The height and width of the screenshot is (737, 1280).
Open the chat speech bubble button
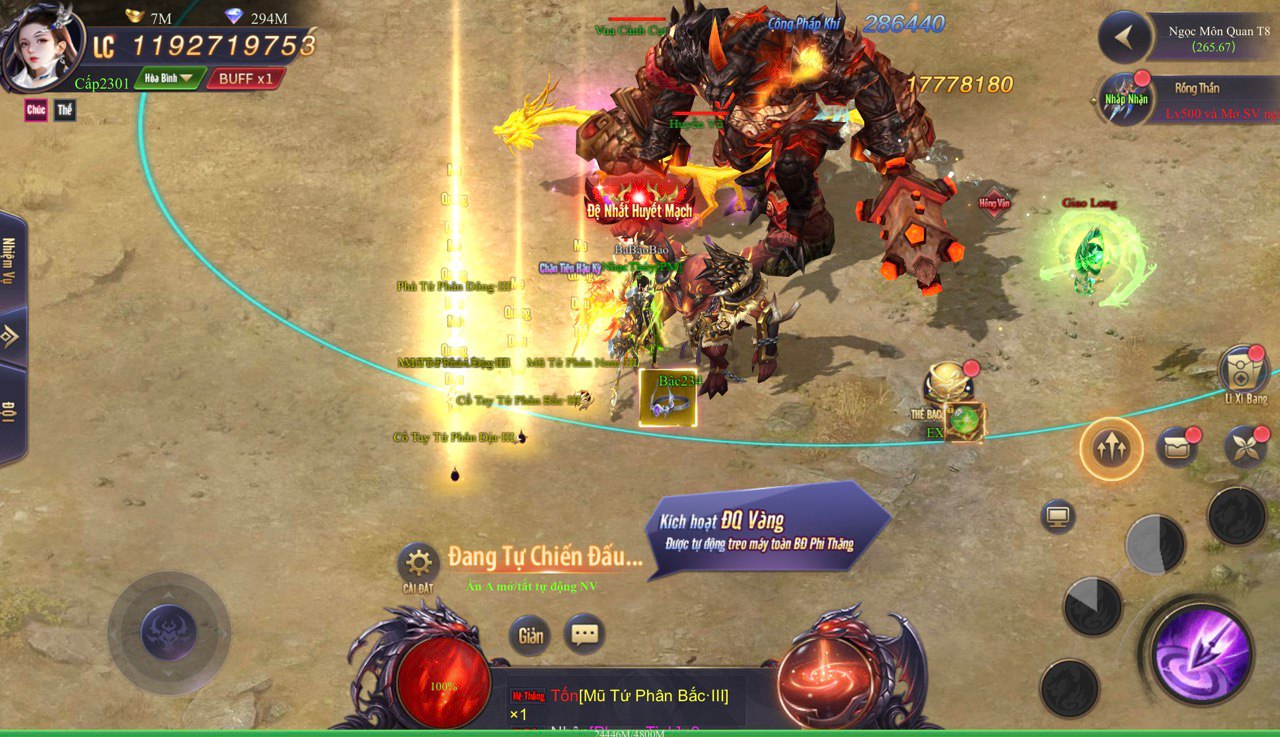[x=585, y=634]
